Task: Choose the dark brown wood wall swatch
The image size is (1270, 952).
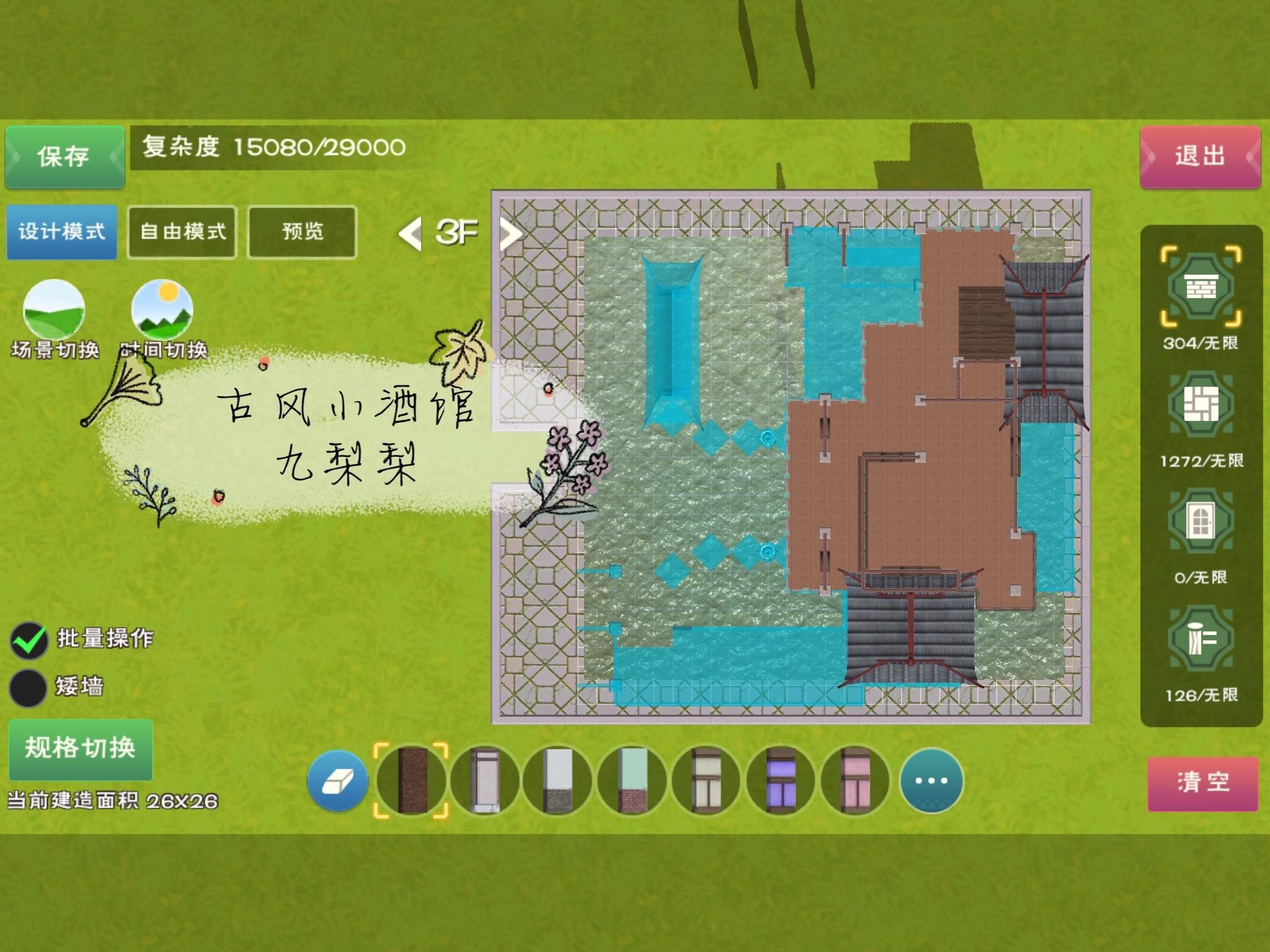Action: pos(412,781)
